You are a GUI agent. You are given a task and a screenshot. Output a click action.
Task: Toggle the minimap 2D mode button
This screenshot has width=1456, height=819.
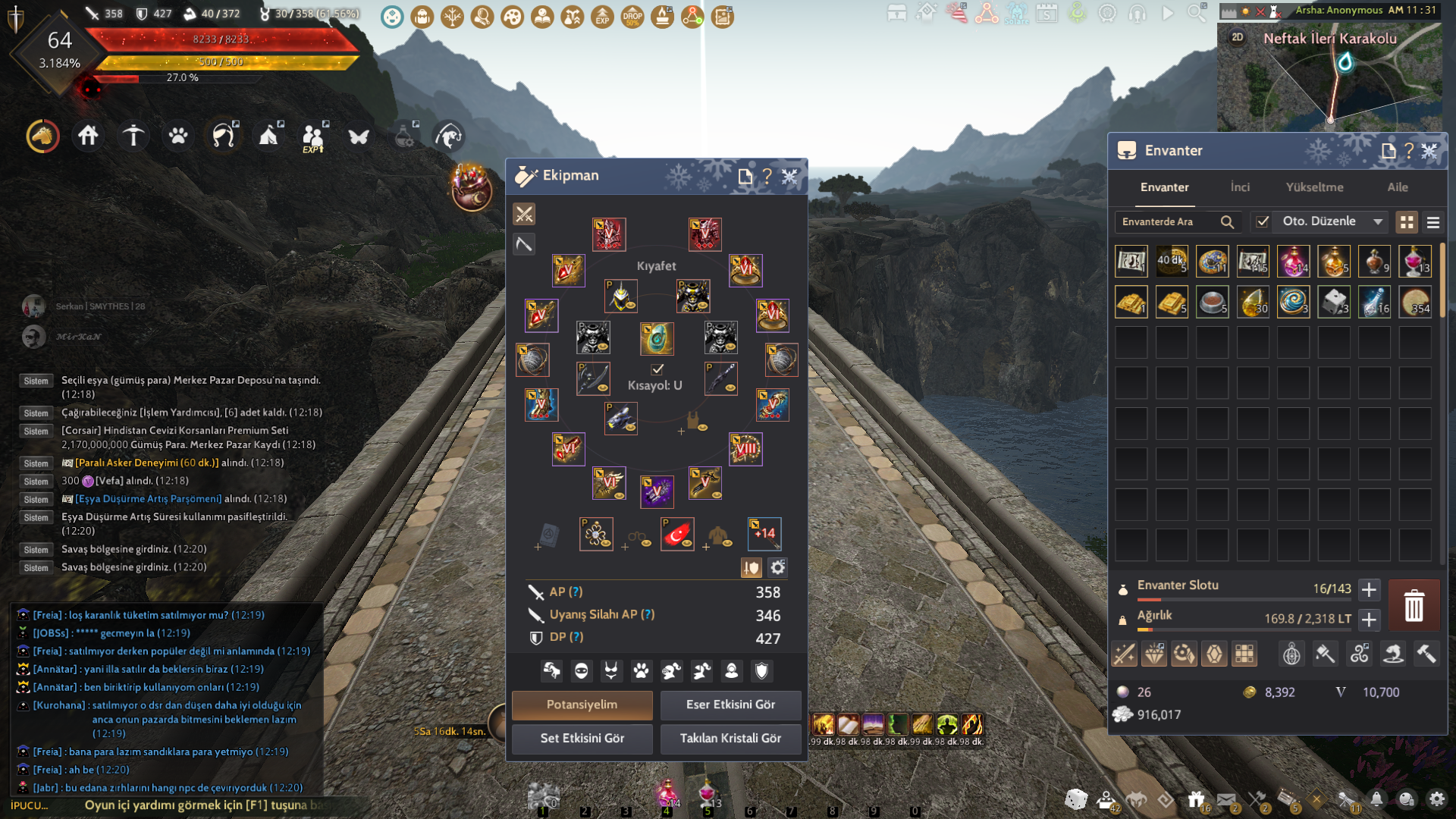click(x=1238, y=37)
